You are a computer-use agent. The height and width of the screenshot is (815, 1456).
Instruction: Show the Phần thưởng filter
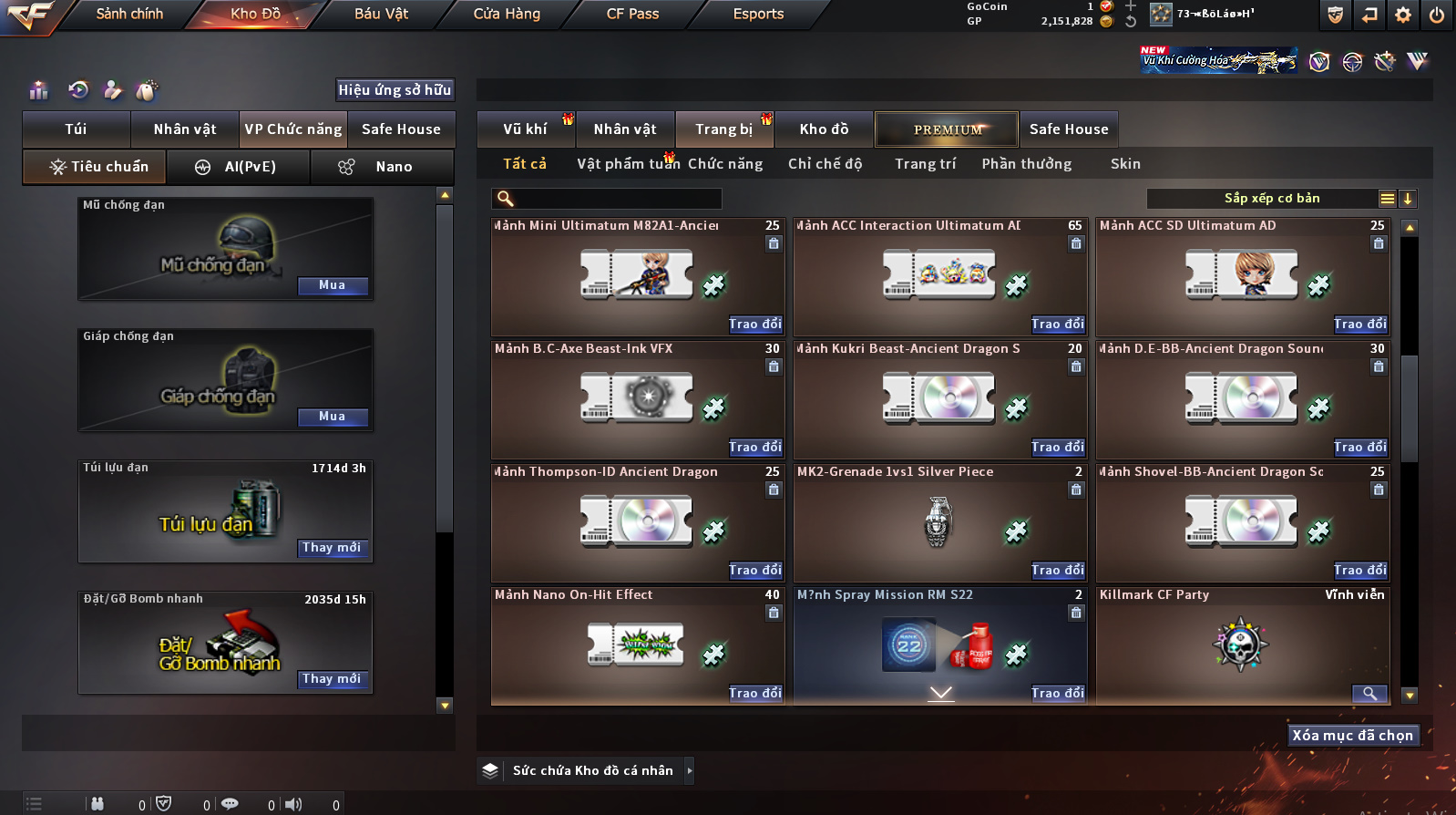pos(1026,164)
